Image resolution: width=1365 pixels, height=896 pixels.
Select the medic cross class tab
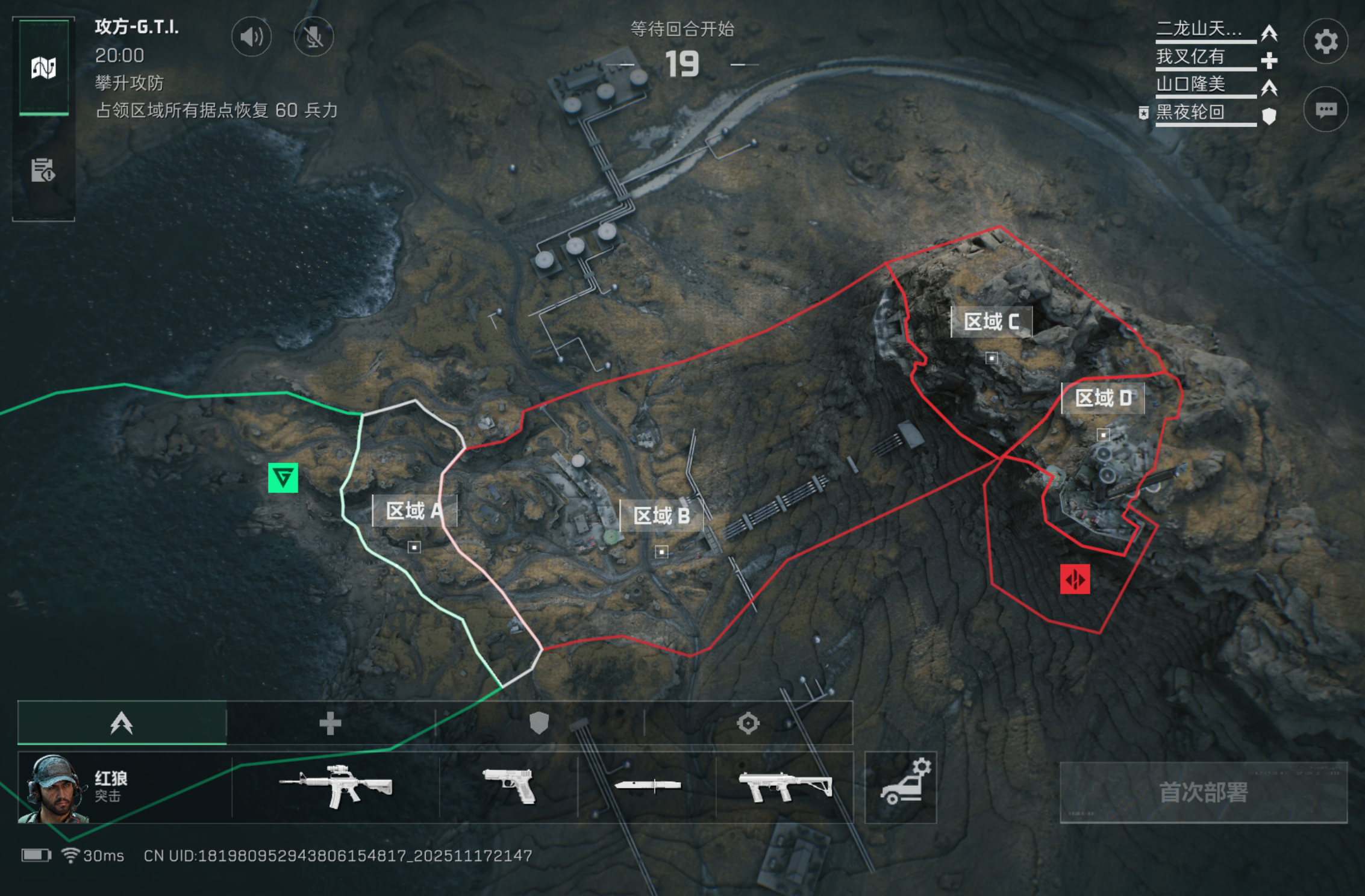click(330, 723)
